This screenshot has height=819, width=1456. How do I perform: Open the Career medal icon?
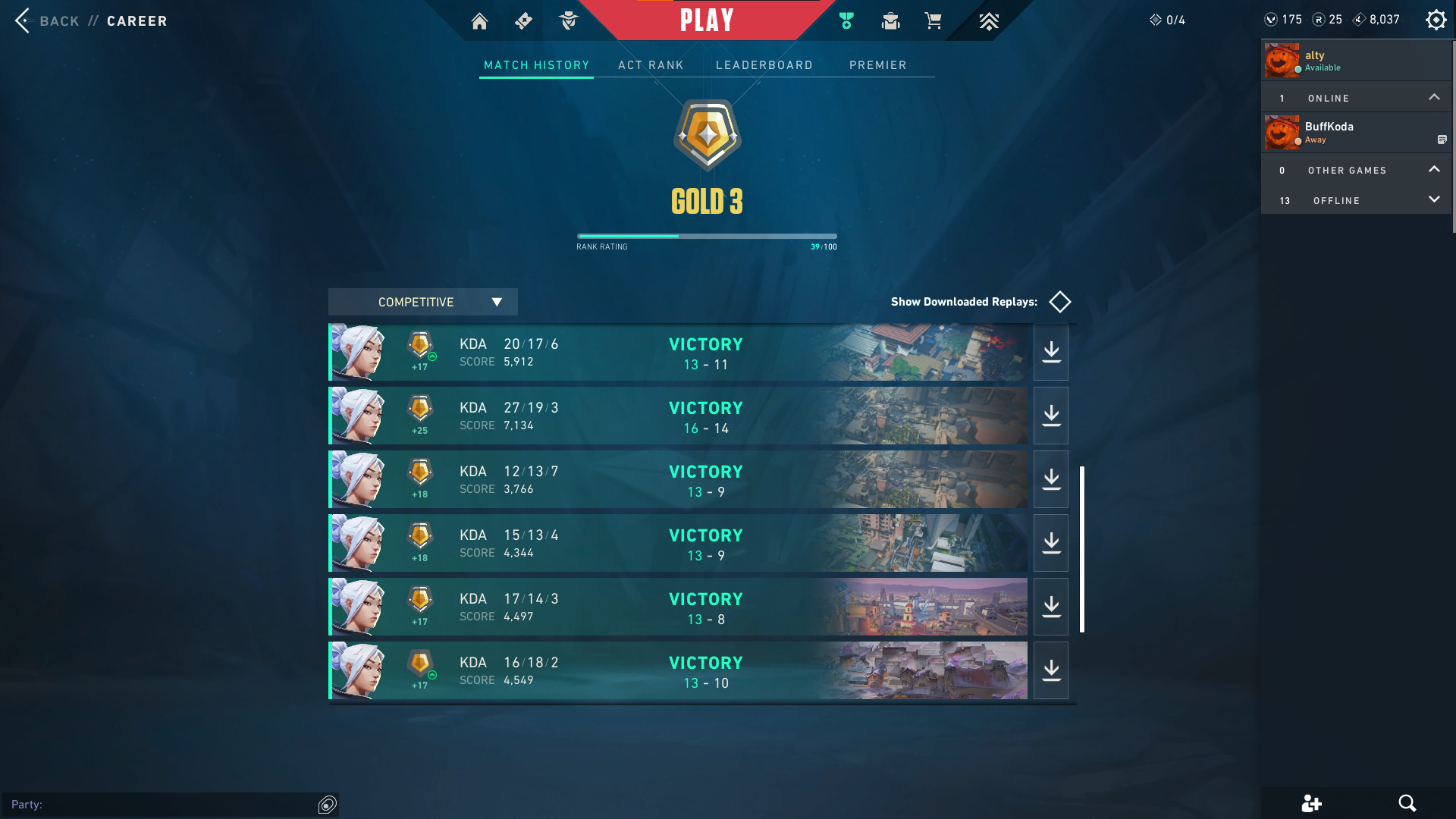(846, 20)
